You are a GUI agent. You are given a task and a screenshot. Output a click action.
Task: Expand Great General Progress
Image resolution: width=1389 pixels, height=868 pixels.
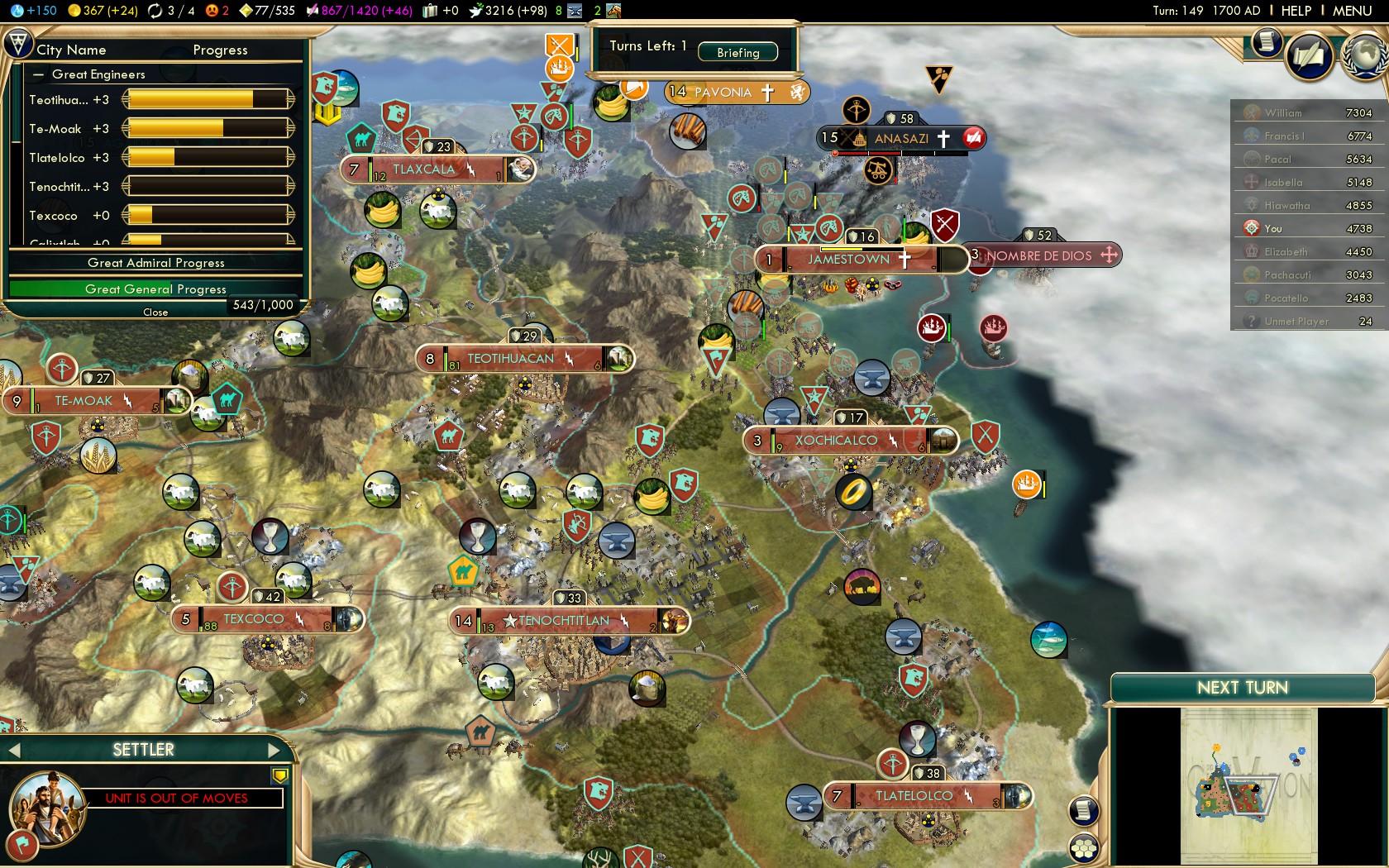point(155,289)
